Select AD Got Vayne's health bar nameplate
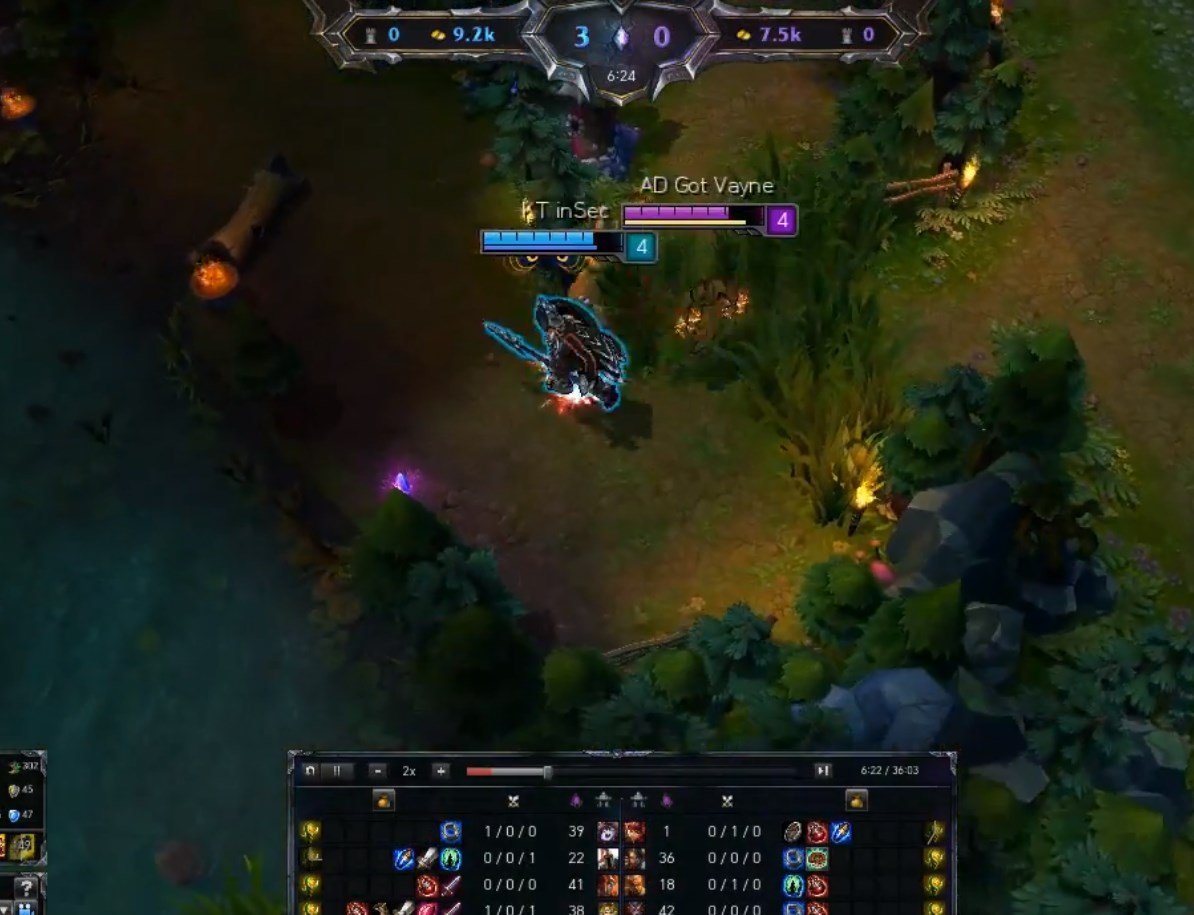The height and width of the screenshot is (915, 1194). (694, 216)
